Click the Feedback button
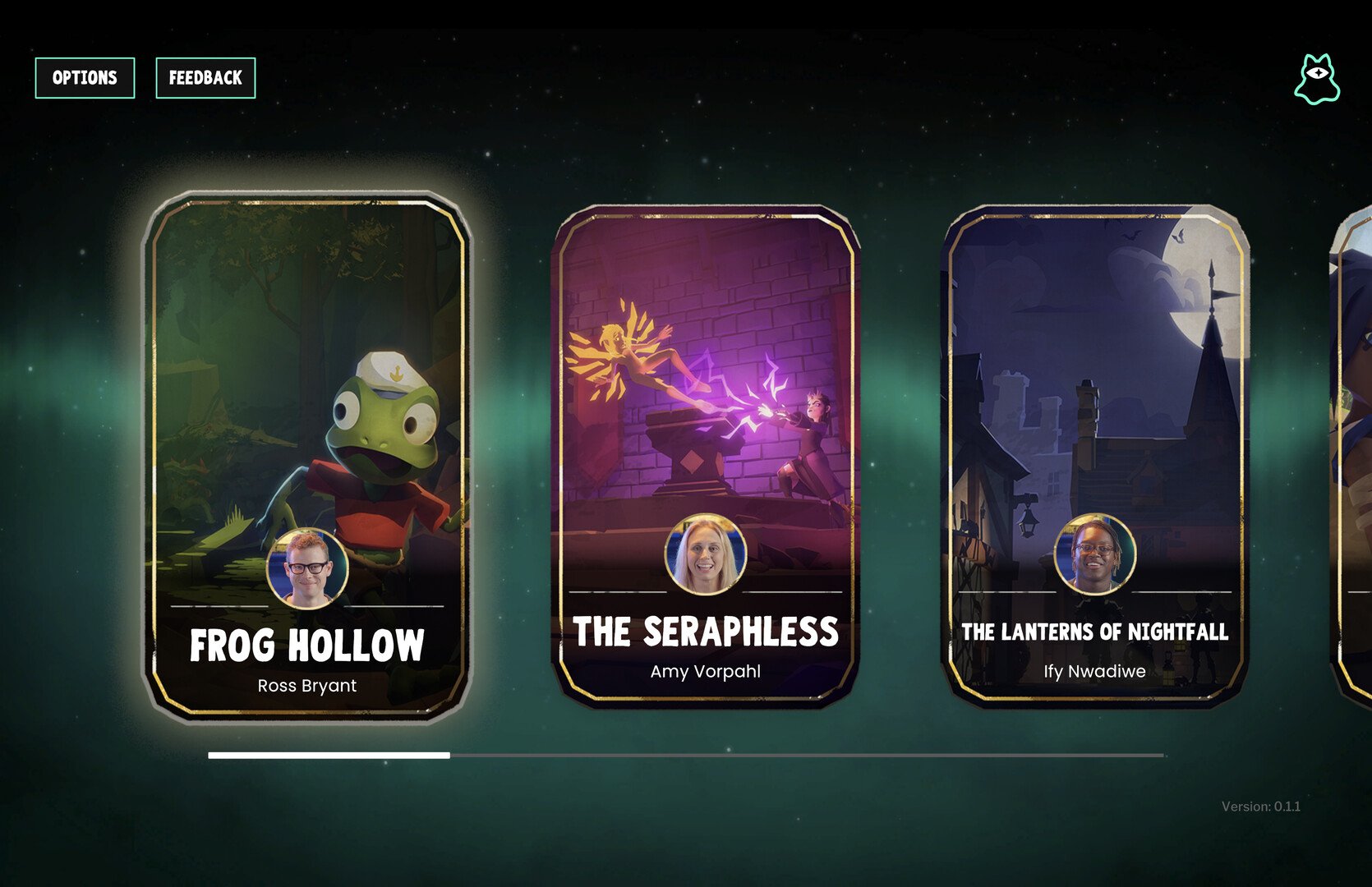The image size is (1372, 887). click(205, 78)
